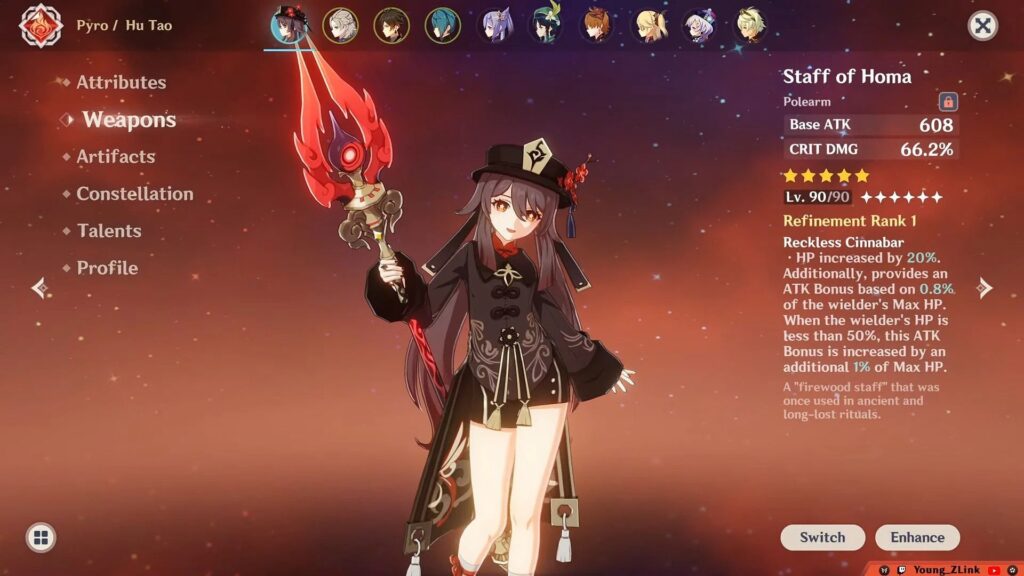Screen dimensions: 1024x576
Task: Select the Weapons menu entry
Action: (x=129, y=120)
